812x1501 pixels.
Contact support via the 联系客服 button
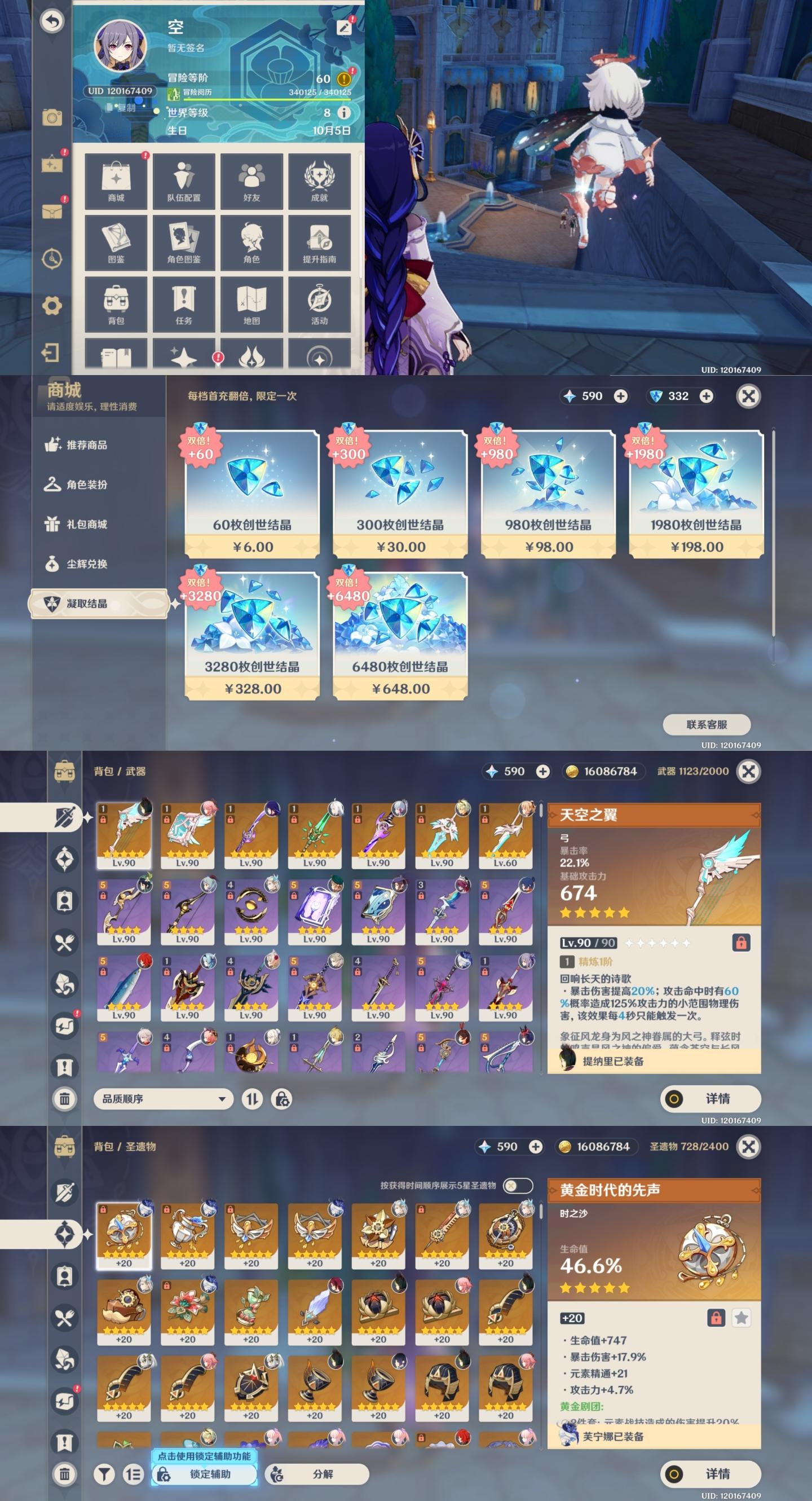[x=706, y=724]
